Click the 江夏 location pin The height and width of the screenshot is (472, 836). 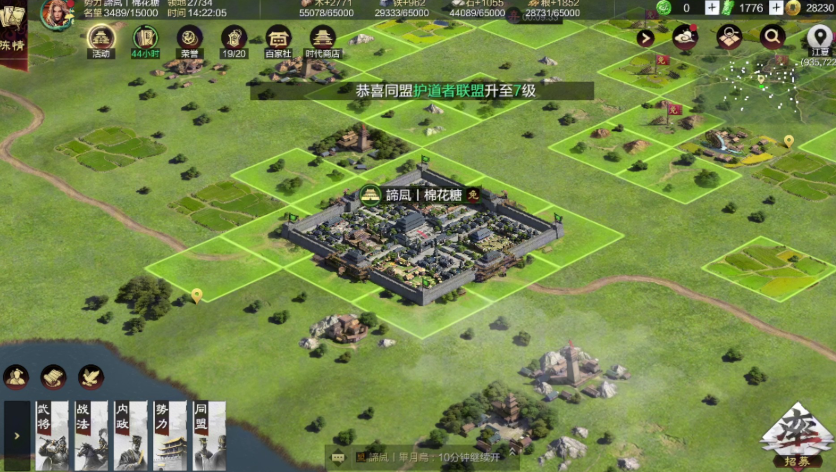coord(819,38)
